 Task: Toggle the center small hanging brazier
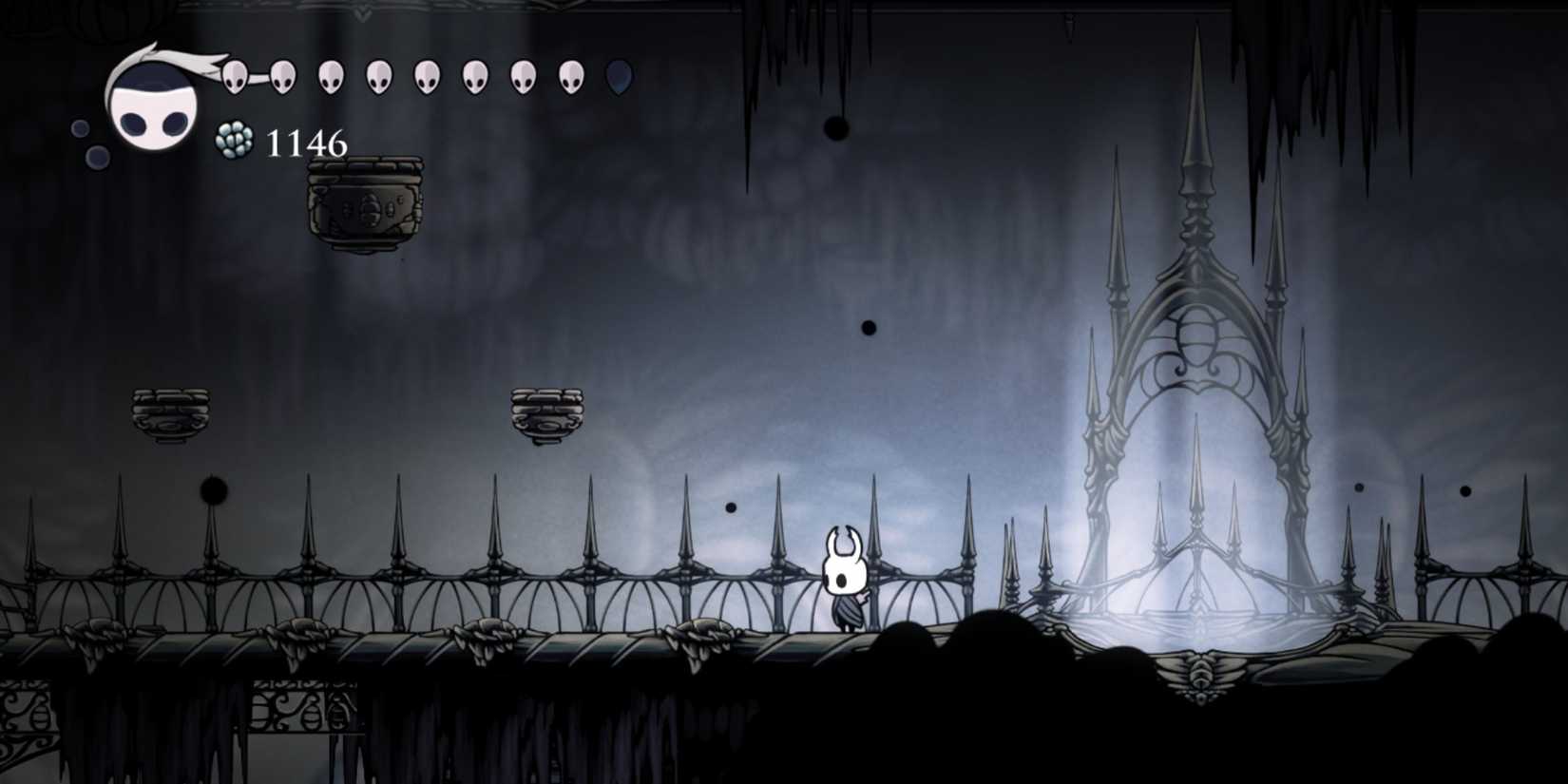tap(548, 413)
